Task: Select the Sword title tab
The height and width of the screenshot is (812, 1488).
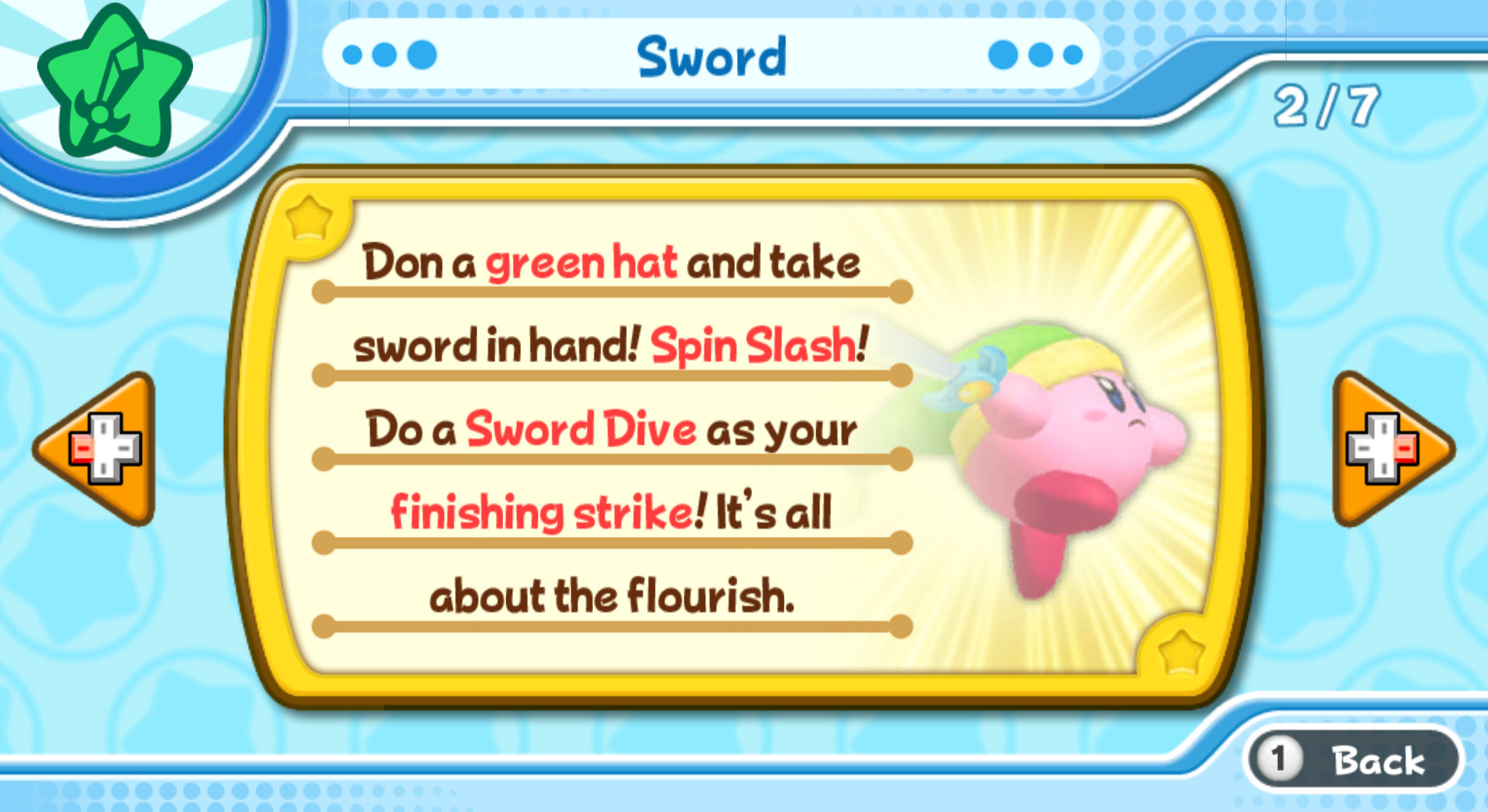Action: 711,56
